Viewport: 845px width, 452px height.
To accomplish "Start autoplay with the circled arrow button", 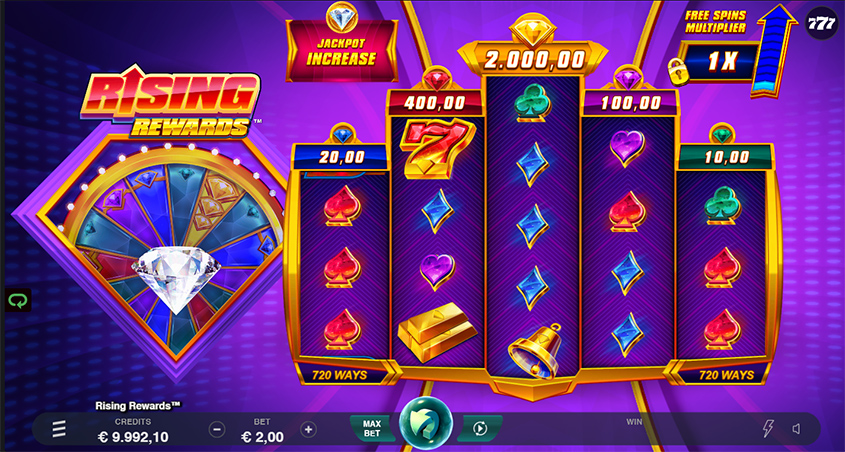I will tap(480, 429).
